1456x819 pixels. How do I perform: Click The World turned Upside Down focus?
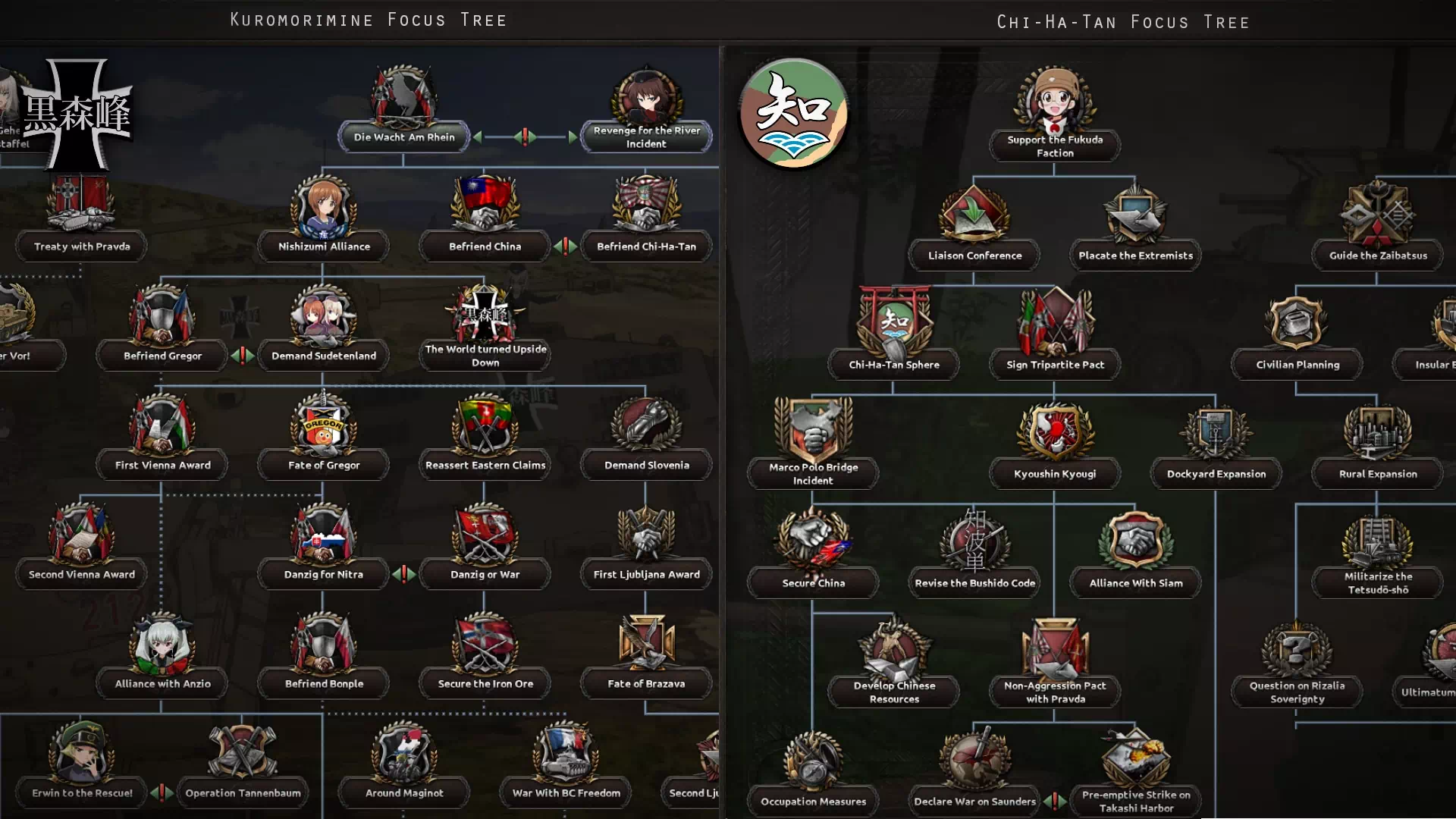coord(485,356)
